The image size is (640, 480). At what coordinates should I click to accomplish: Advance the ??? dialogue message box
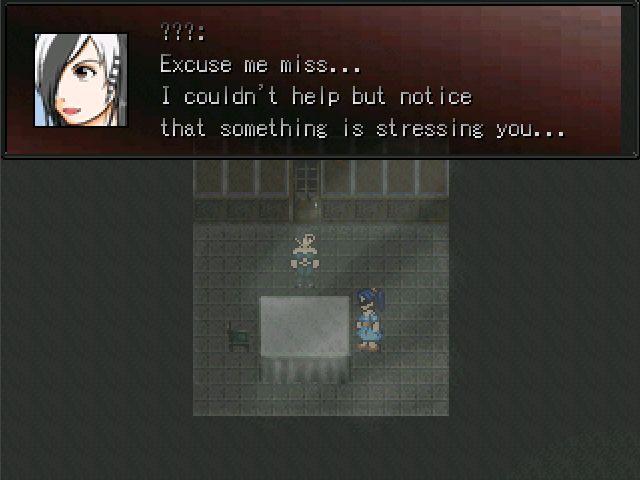point(320,82)
